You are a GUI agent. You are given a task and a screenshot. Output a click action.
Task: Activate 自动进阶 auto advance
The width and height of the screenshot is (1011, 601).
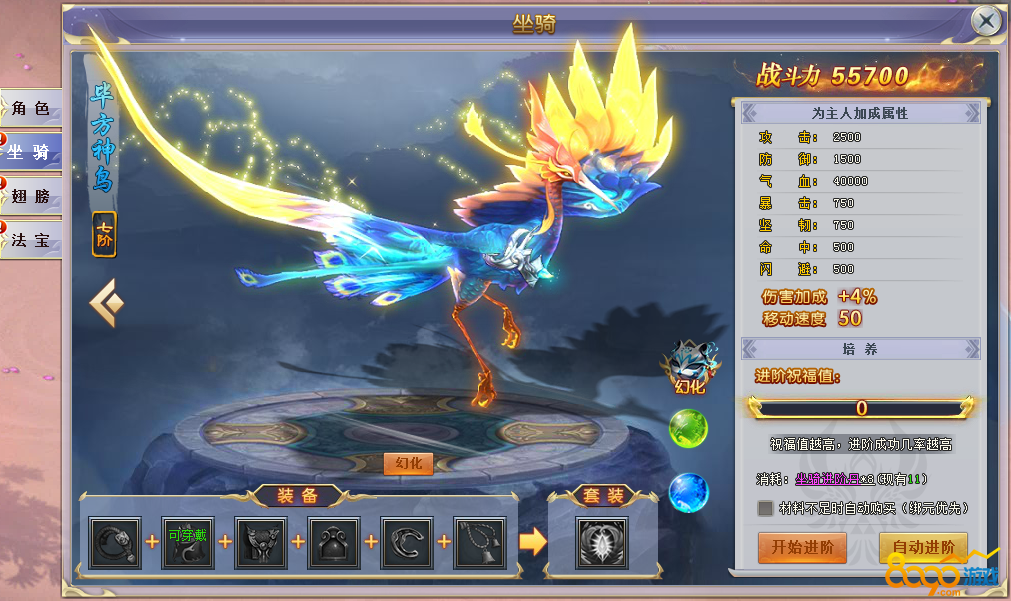click(x=922, y=547)
